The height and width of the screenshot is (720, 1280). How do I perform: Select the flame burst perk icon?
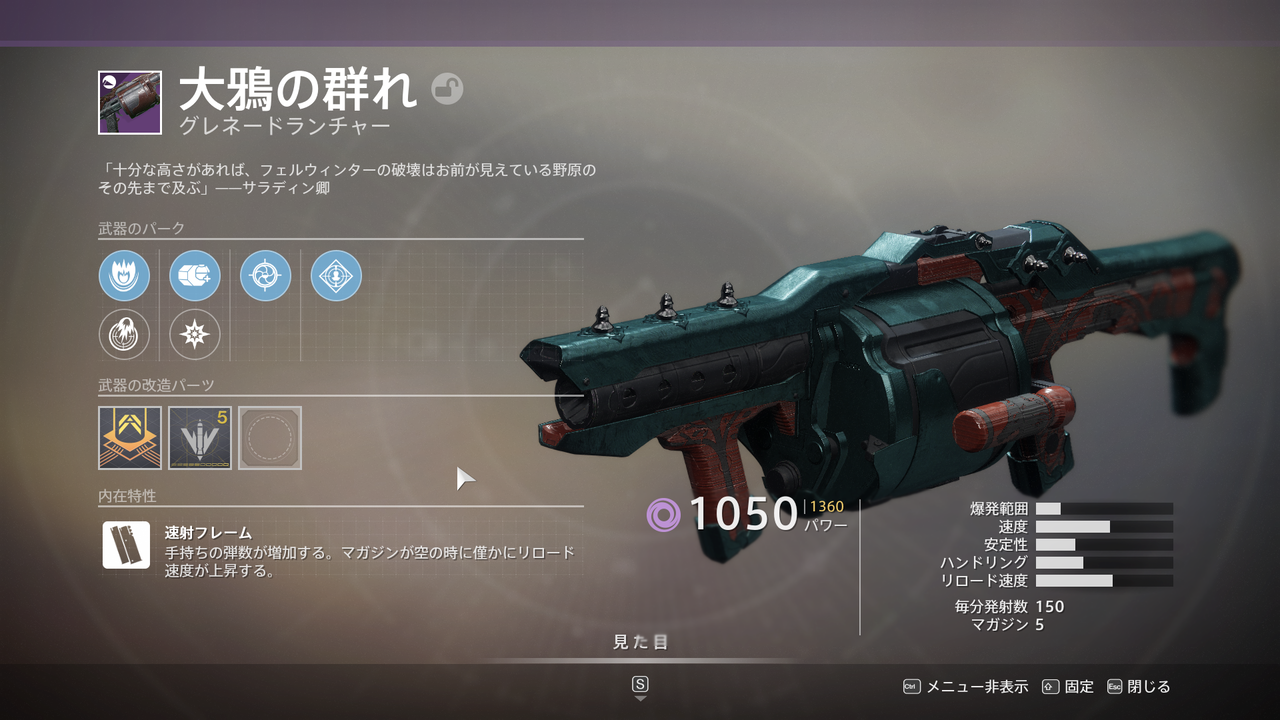point(122,276)
